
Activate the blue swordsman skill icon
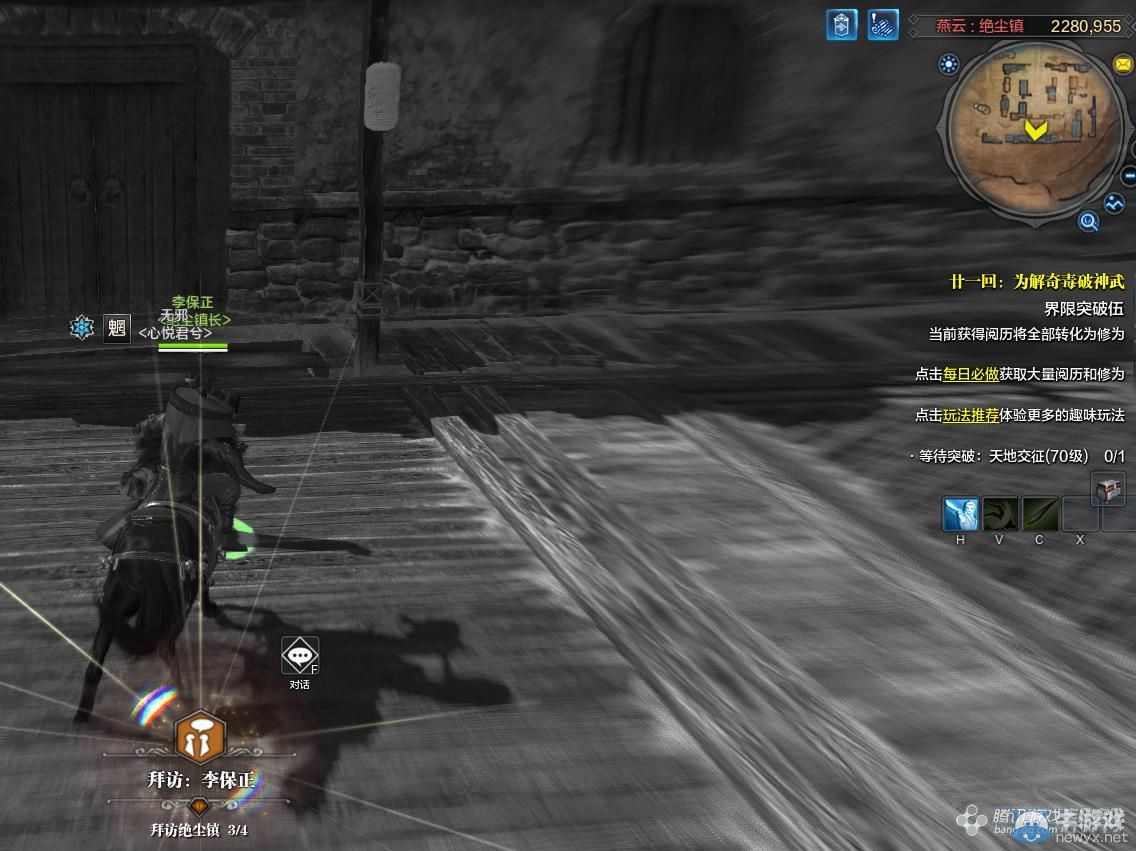pos(960,514)
